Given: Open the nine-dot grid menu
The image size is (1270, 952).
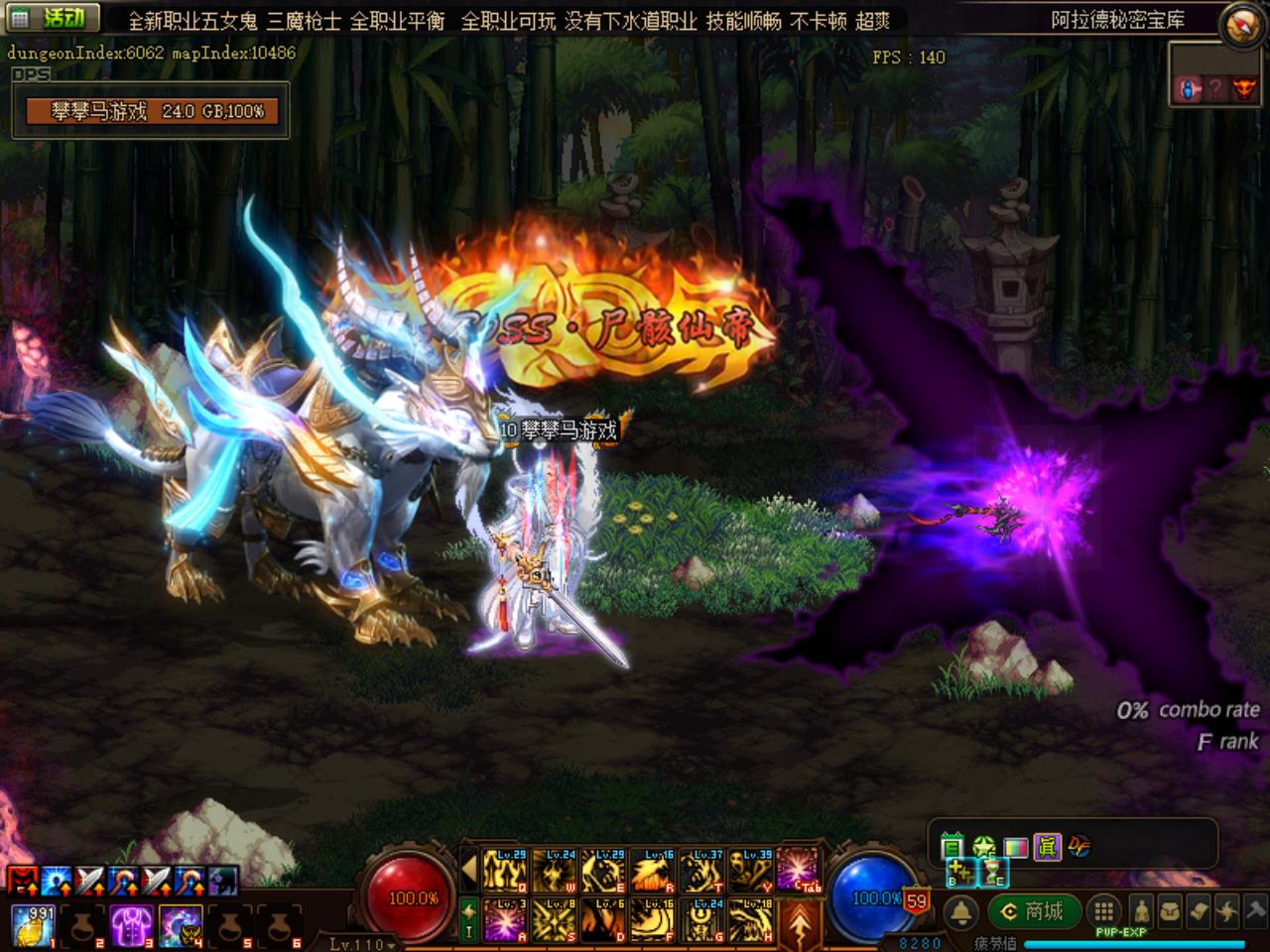Looking at the screenshot, I should pos(1103,911).
